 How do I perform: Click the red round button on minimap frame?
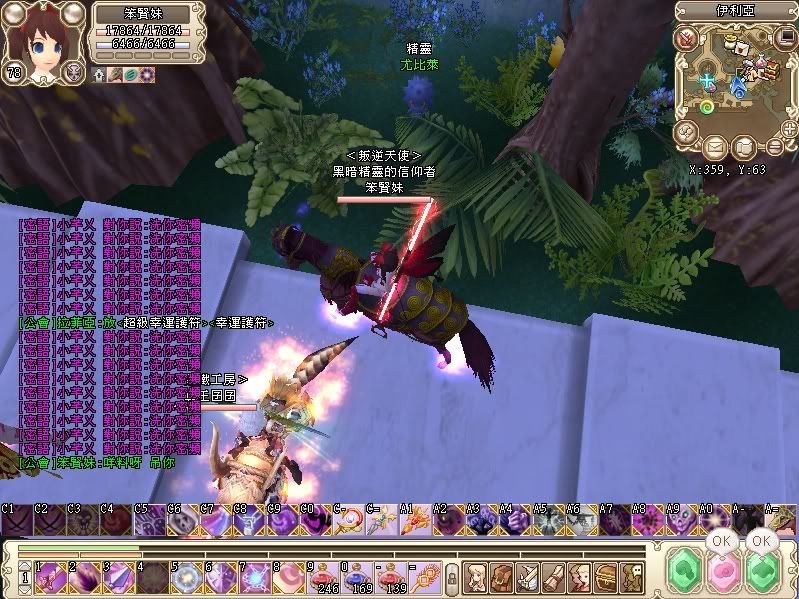coord(688,39)
